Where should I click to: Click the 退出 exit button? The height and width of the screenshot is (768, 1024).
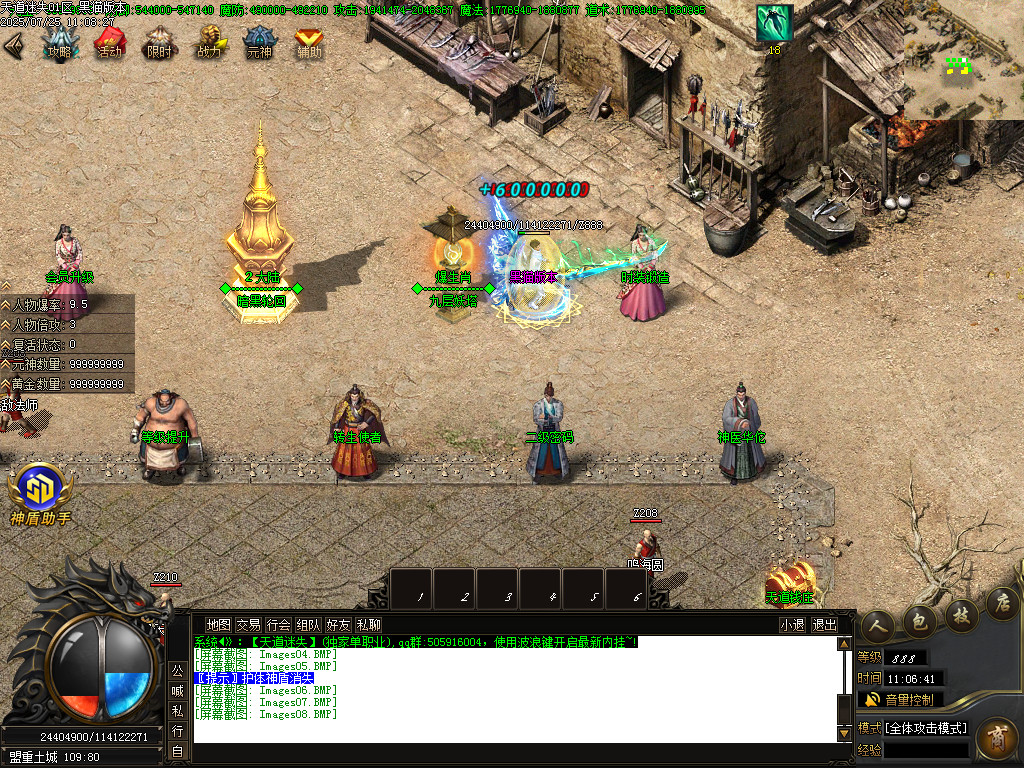(x=824, y=625)
